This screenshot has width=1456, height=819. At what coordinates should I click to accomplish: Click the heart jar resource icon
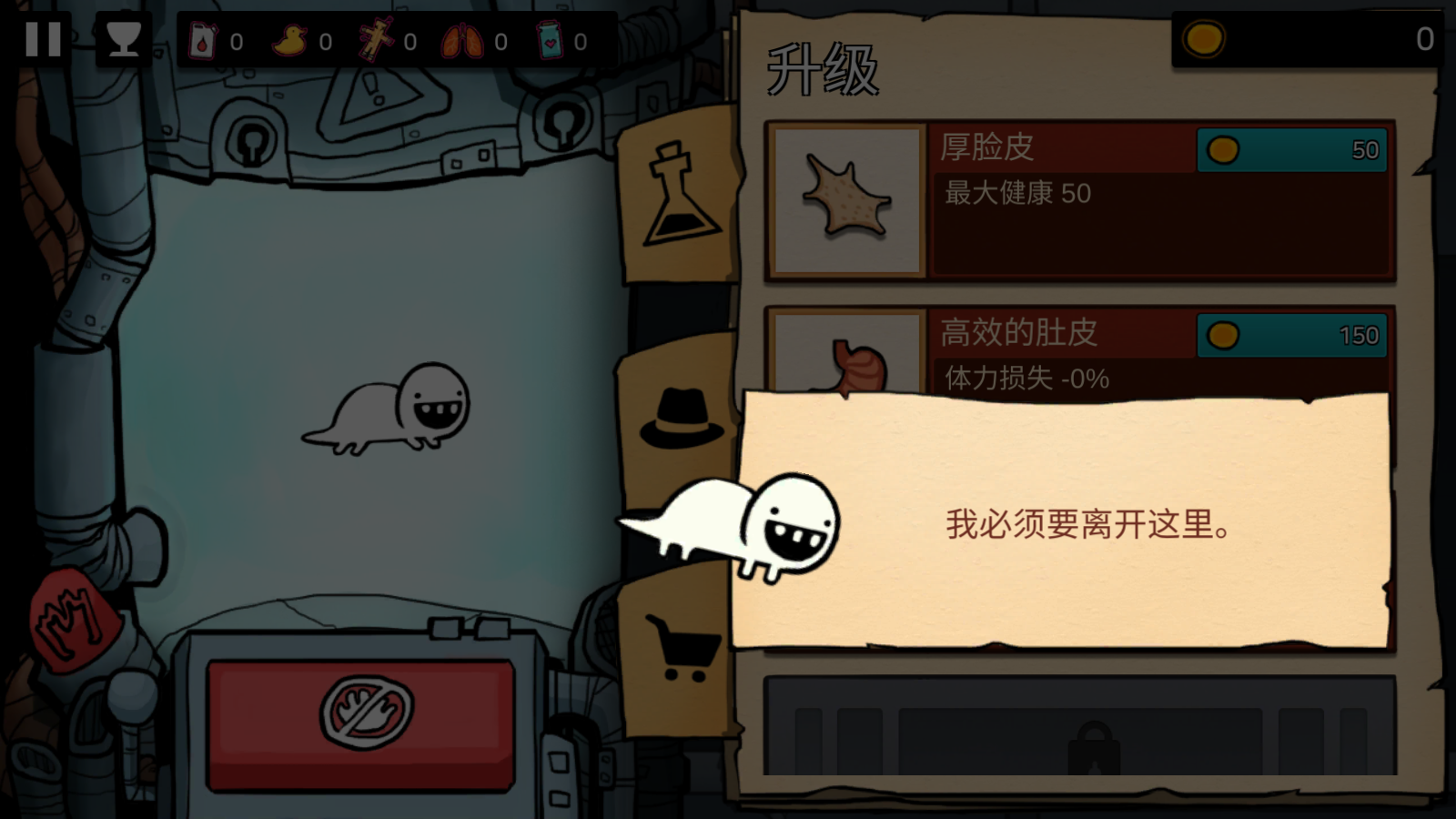[x=551, y=40]
